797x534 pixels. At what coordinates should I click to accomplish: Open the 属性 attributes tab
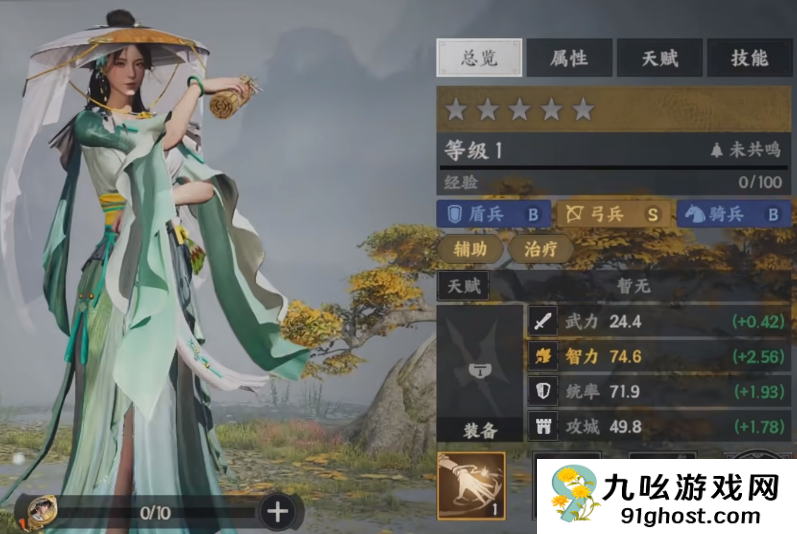568,58
